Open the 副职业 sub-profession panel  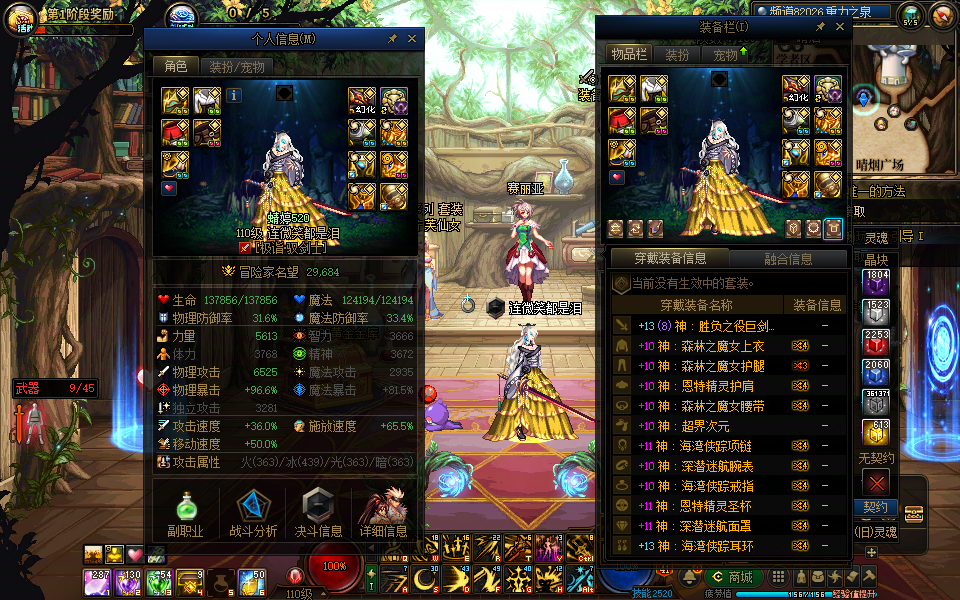point(186,513)
